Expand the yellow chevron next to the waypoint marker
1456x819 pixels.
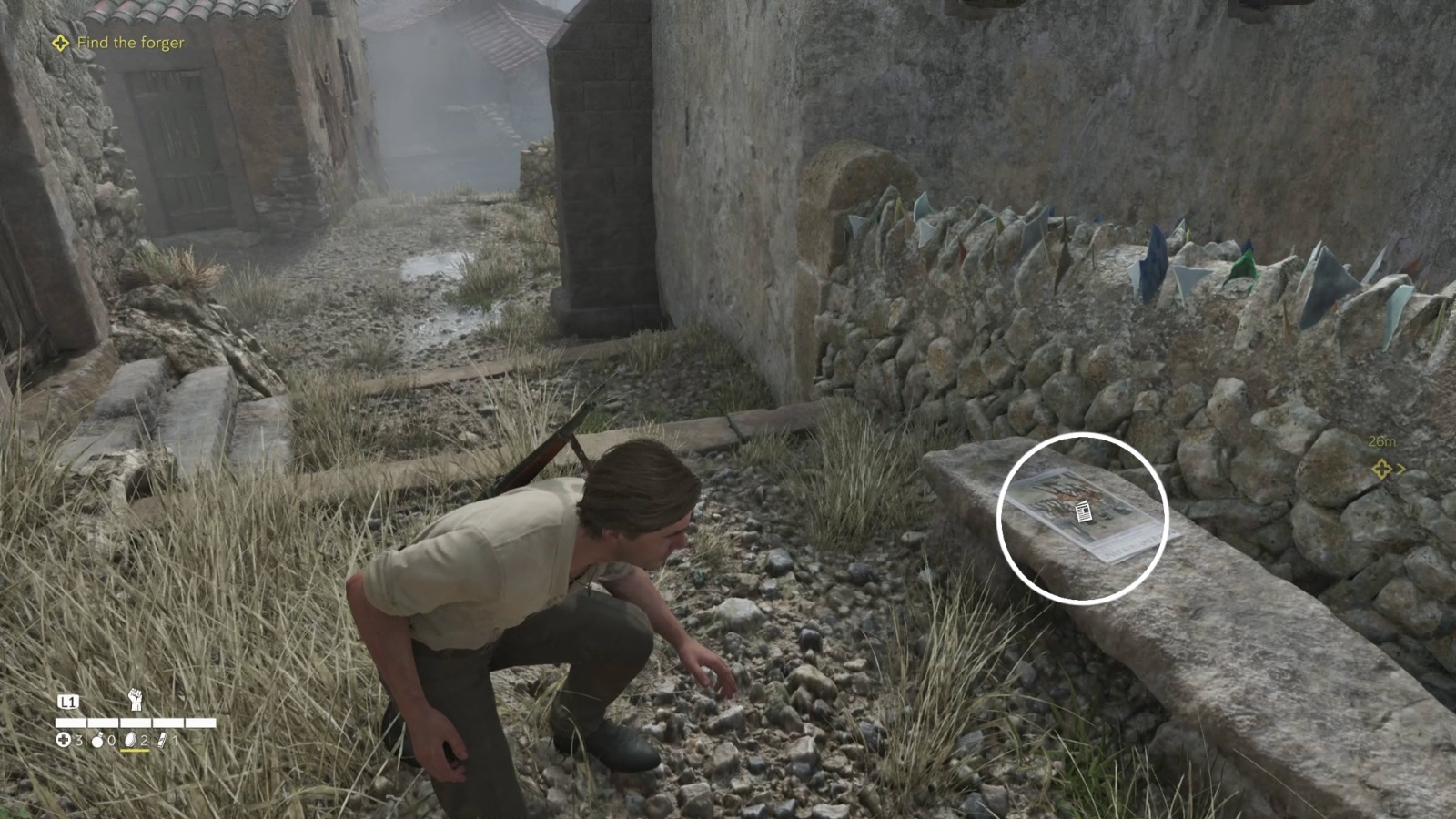coord(1401,469)
